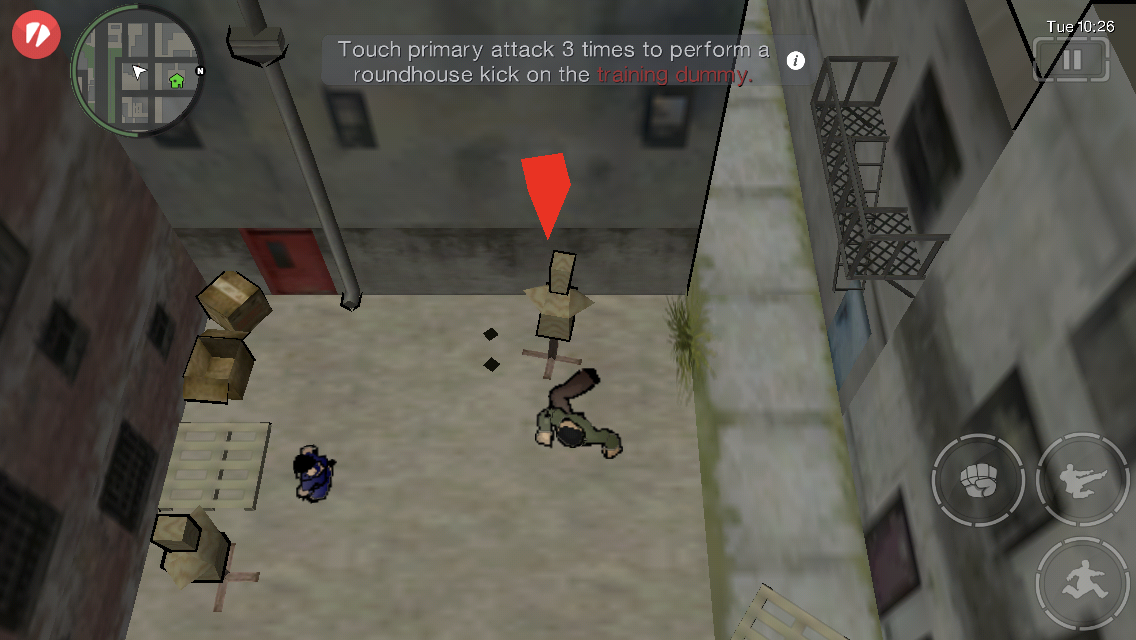Pause the game
Screen dimensions: 1136x640
pos(1071,59)
